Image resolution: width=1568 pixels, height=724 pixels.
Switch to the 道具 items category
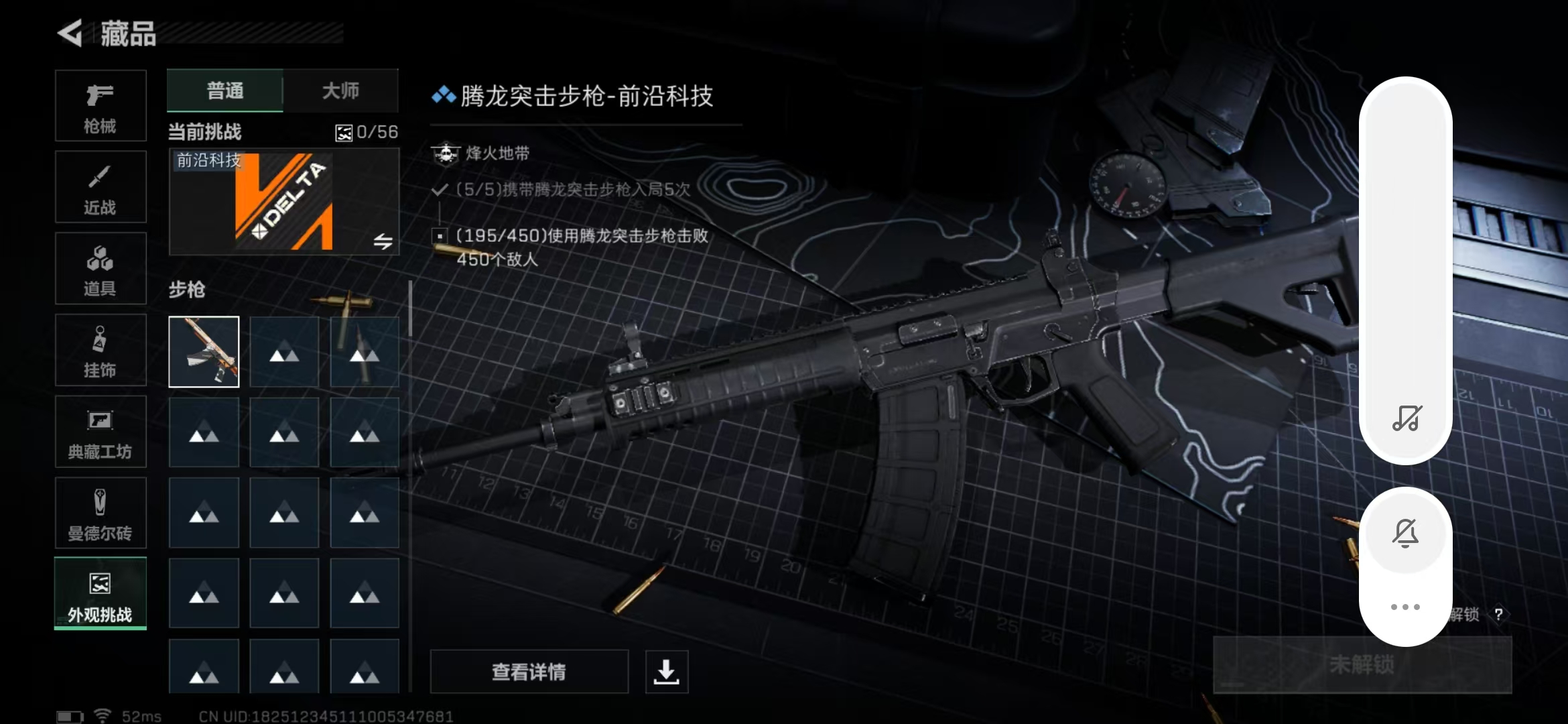pyautogui.click(x=101, y=269)
